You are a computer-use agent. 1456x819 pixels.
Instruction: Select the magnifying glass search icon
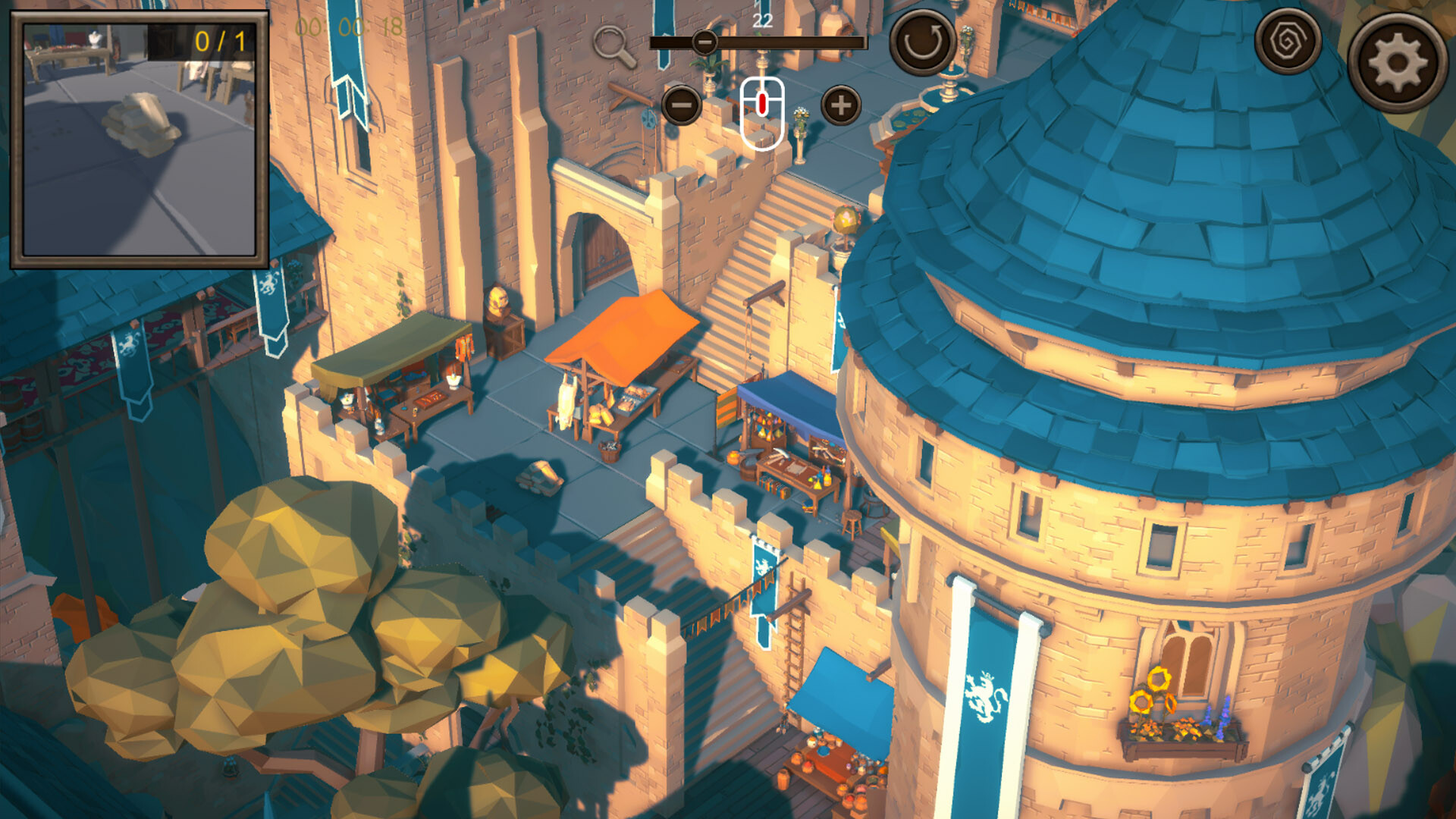(x=611, y=42)
